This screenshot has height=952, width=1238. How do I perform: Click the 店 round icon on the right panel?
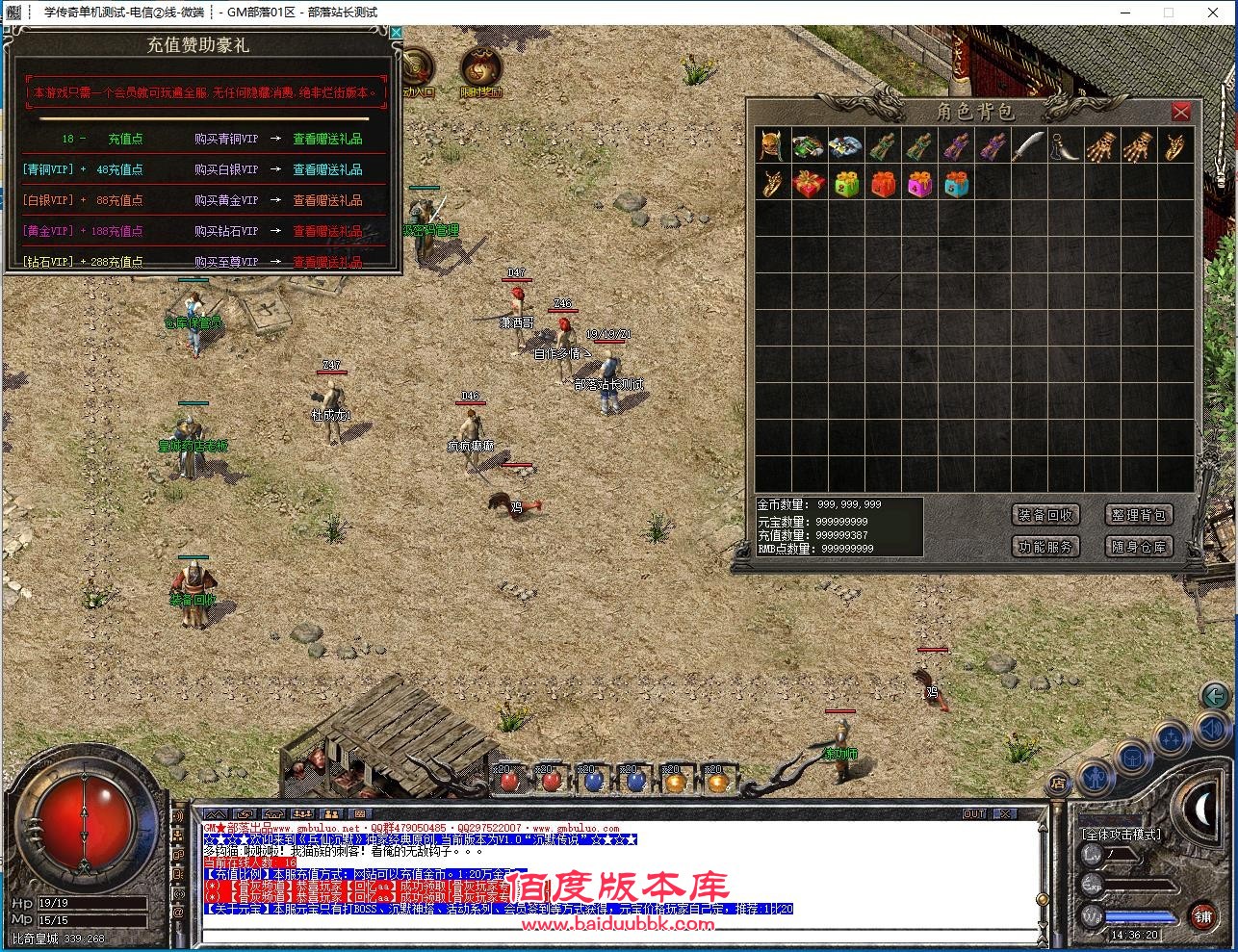[x=1059, y=784]
